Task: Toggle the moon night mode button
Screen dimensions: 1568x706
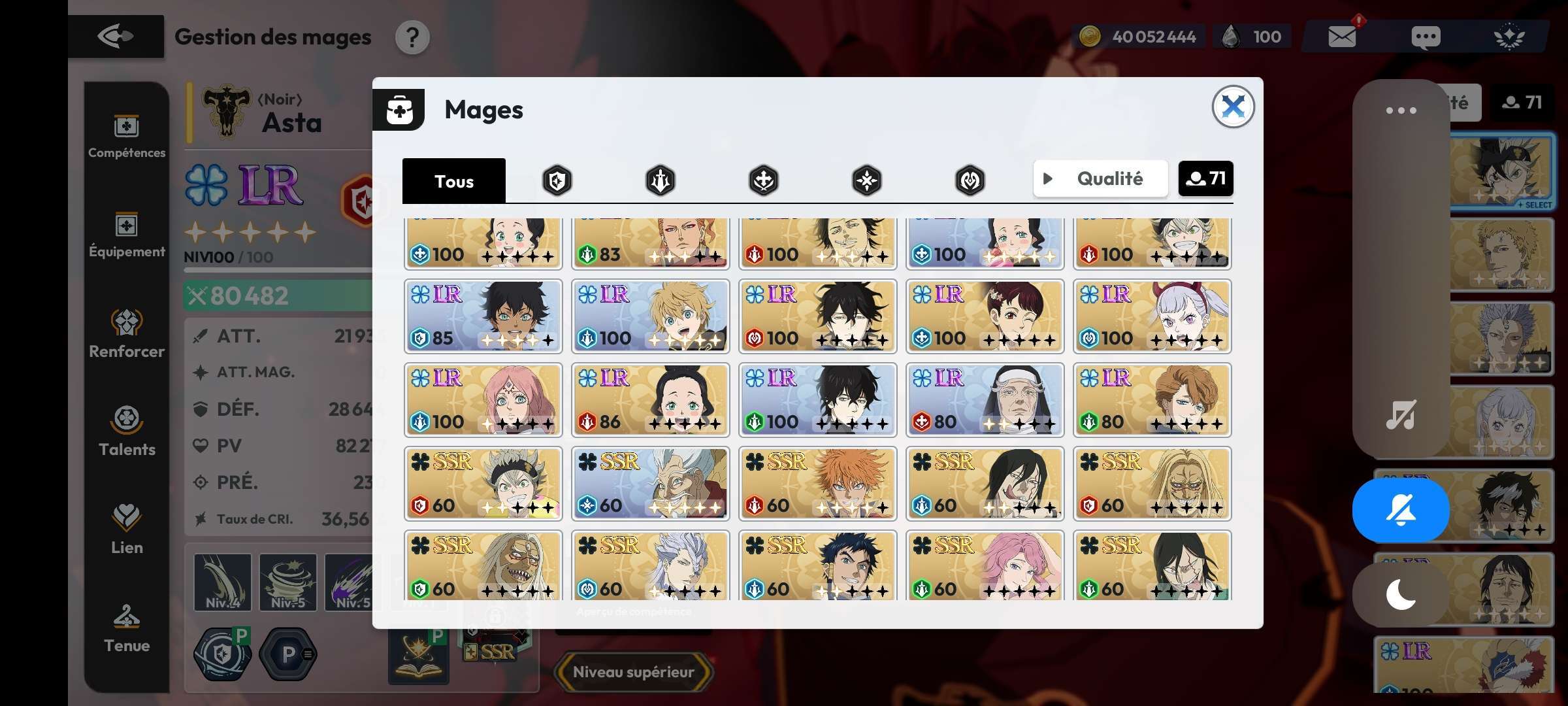Action: (x=1401, y=595)
